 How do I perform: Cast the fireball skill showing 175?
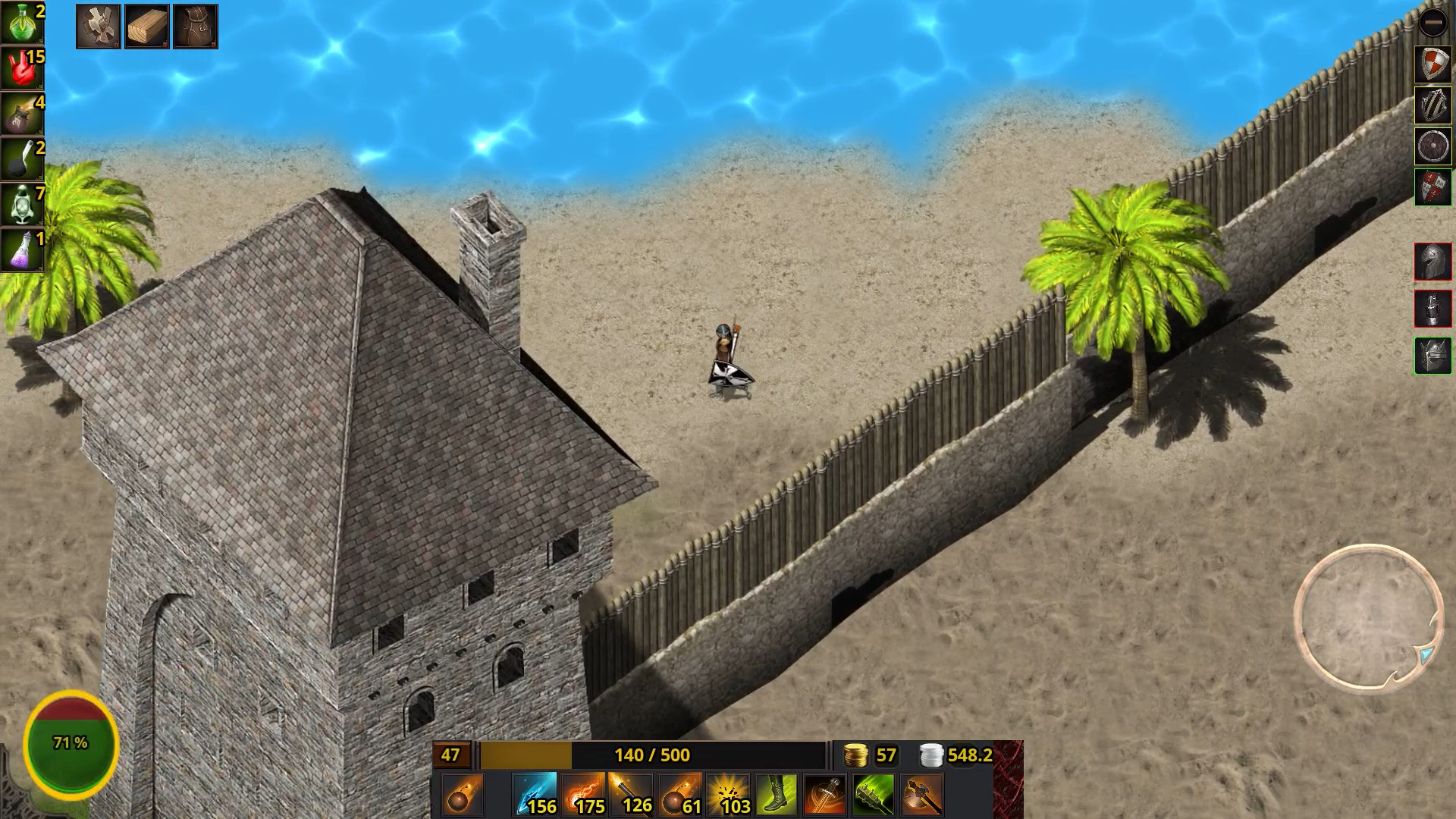pyautogui.click(x=583, y=794)
